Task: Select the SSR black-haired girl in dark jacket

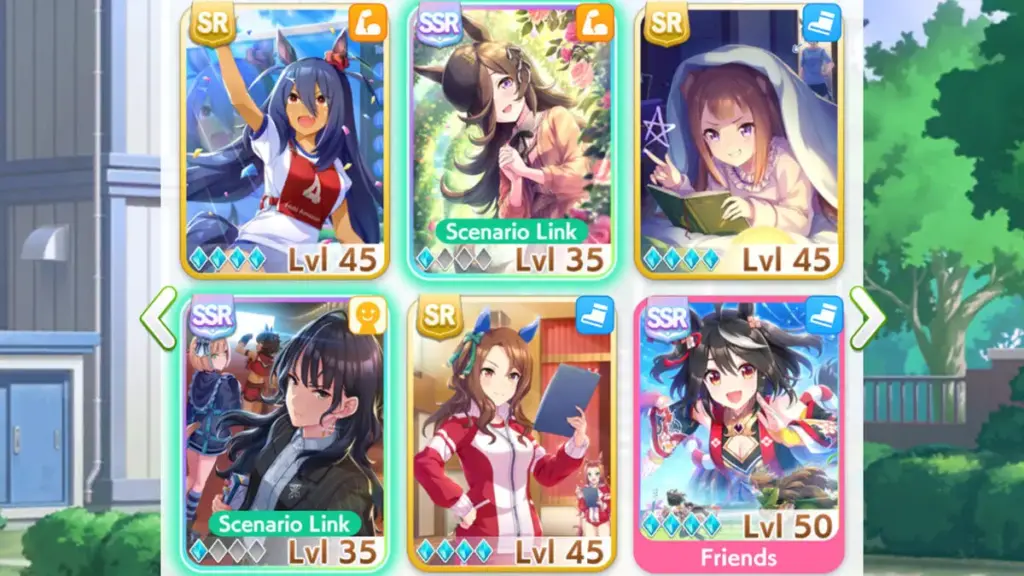Action: pyautogui.click(x=284, y=430)
